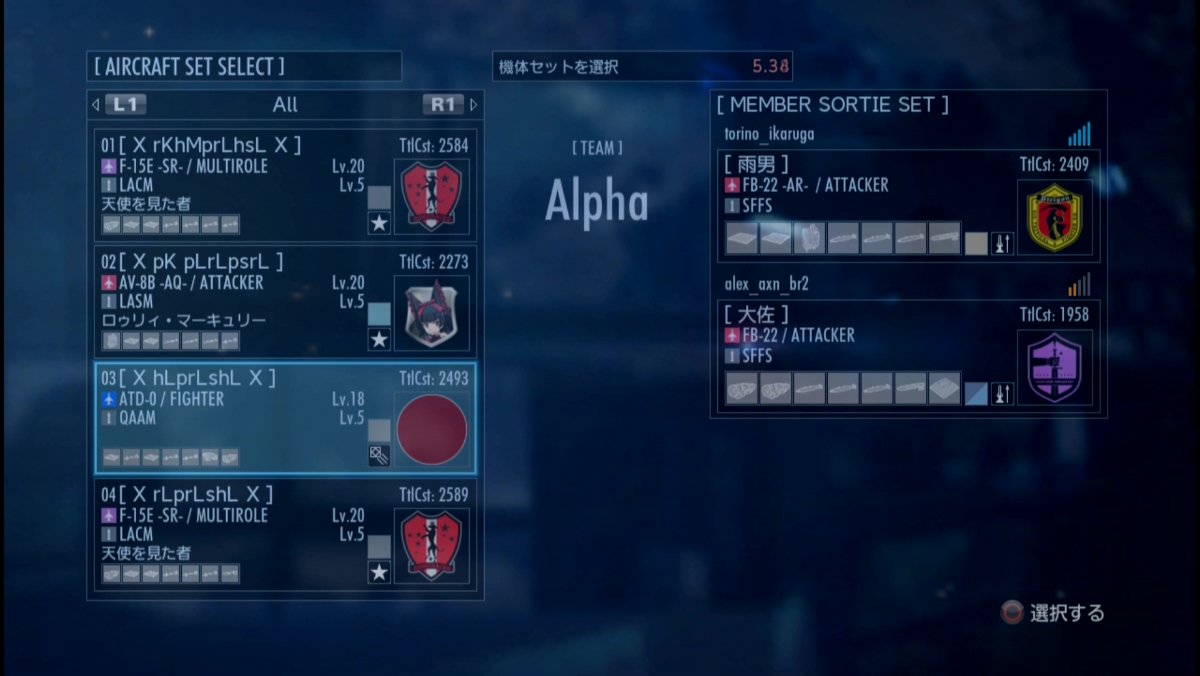Open torino_ikaruga's FB-22 -AR- sortie set
Image resolution: width=1200 pixels, height=676 pixels.
coord(860,205)
